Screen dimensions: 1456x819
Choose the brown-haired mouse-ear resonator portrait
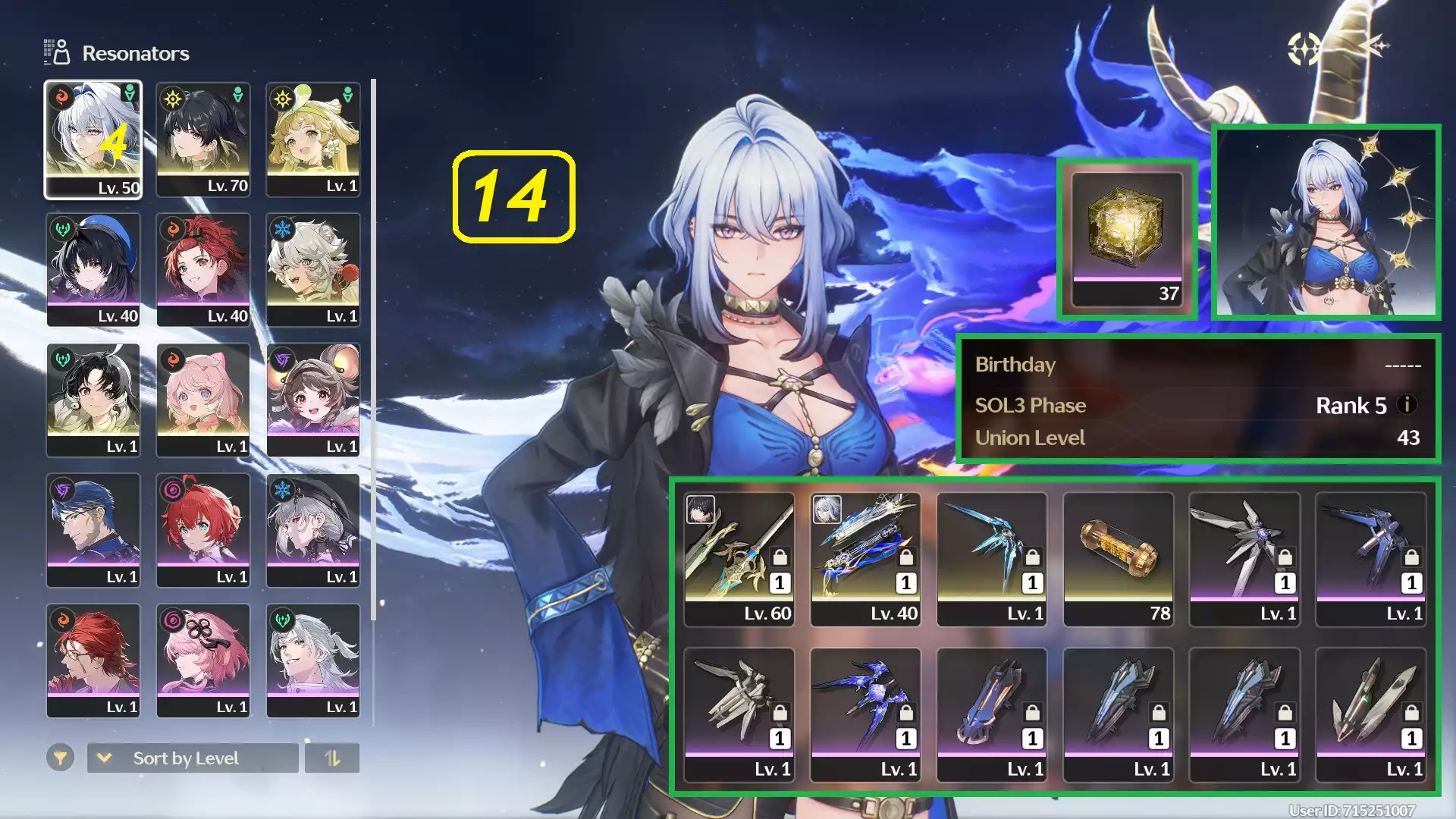click(313, 400)
